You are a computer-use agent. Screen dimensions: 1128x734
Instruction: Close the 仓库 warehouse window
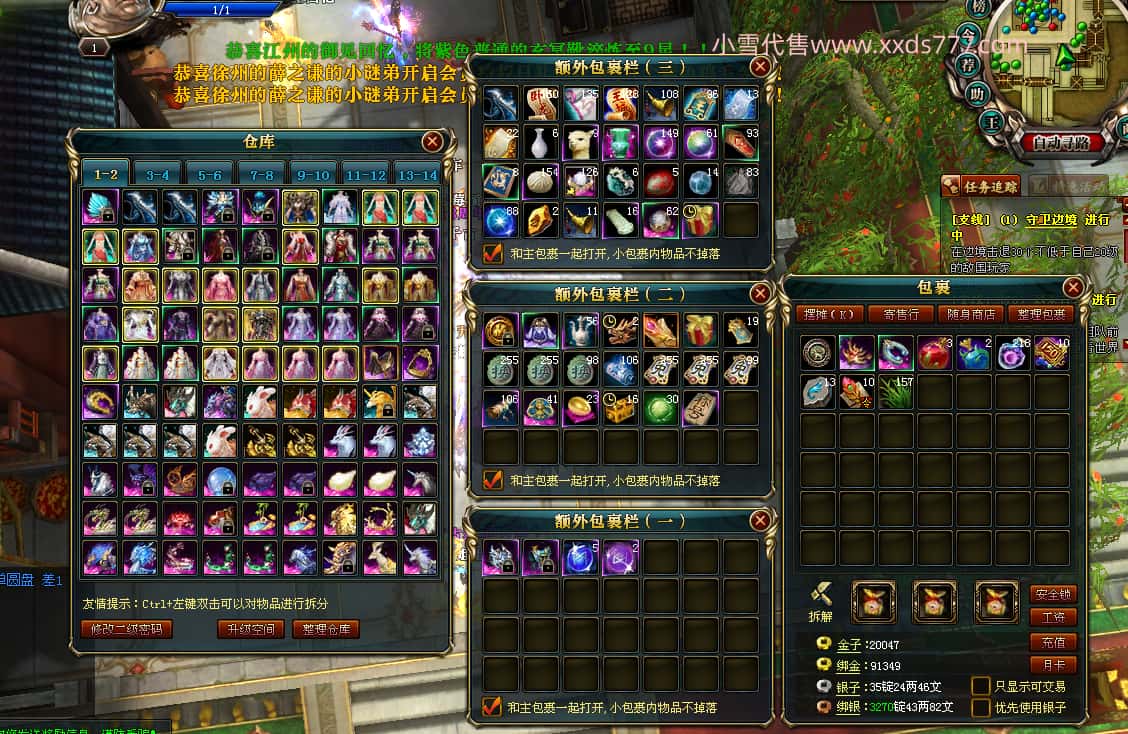tap(432, 141)
